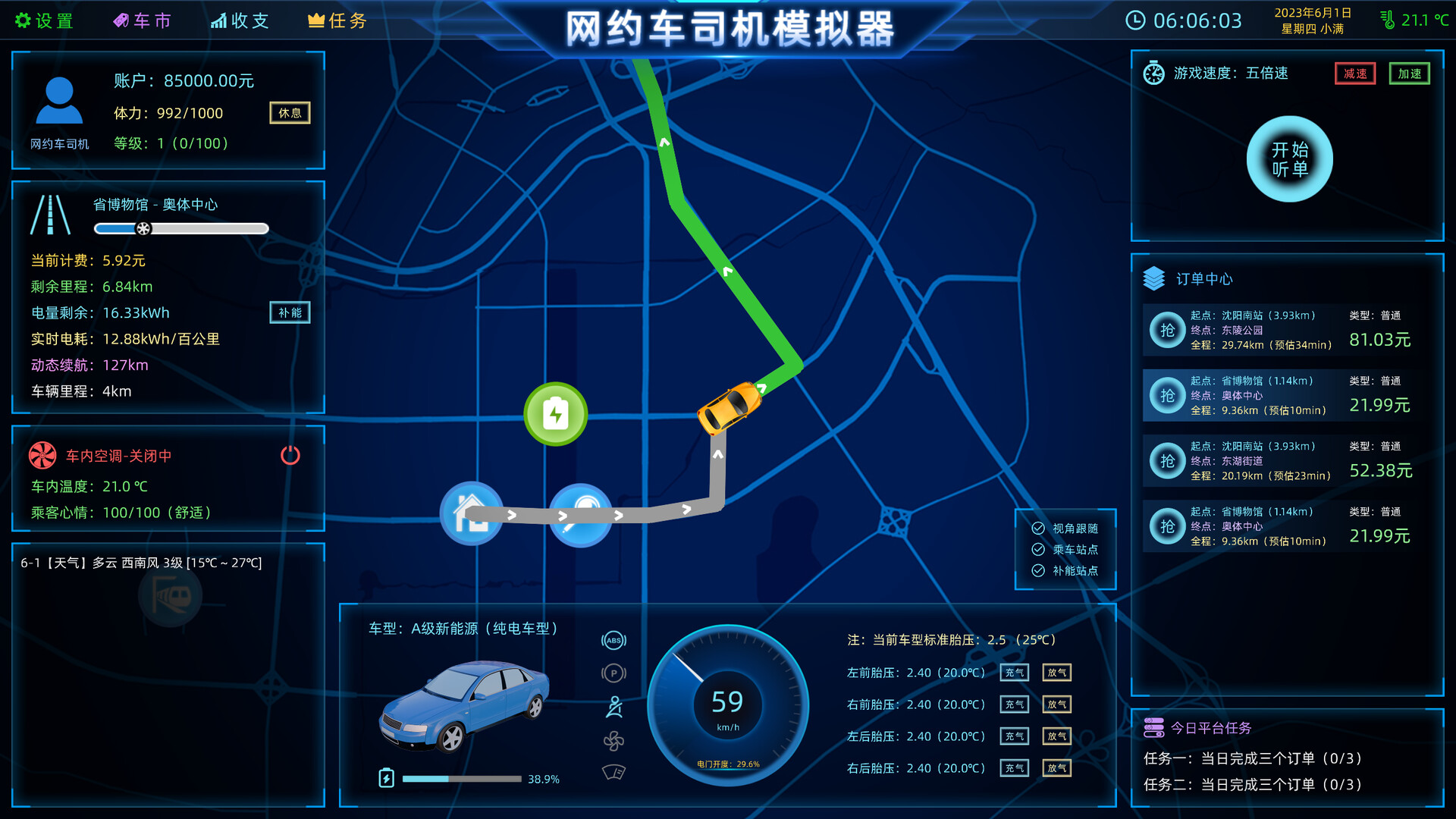
Task: Click the green charging station icon on the map
Action: (x=554, y=413)
